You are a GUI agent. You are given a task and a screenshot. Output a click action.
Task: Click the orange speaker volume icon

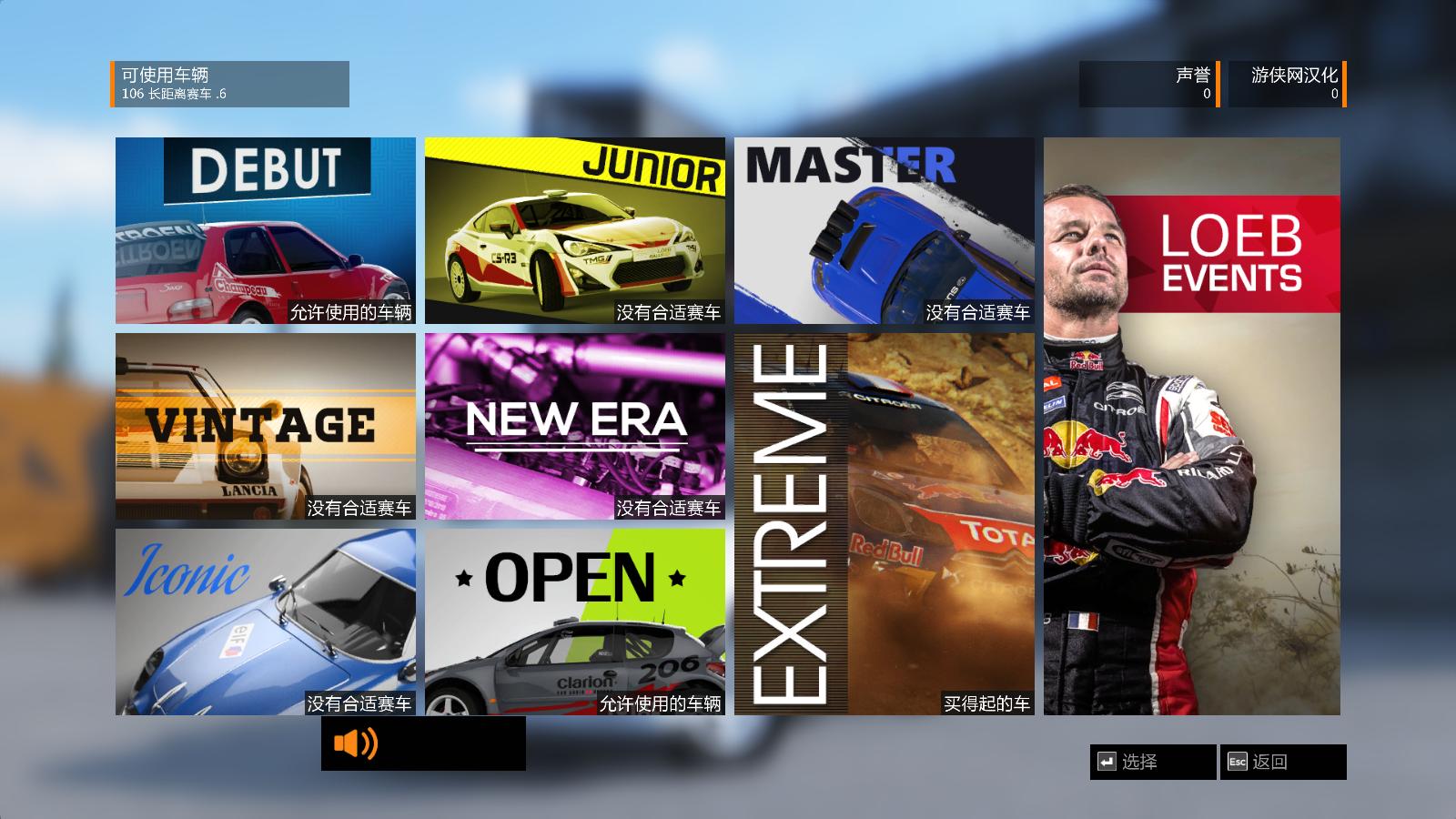[x=355, y=743]
